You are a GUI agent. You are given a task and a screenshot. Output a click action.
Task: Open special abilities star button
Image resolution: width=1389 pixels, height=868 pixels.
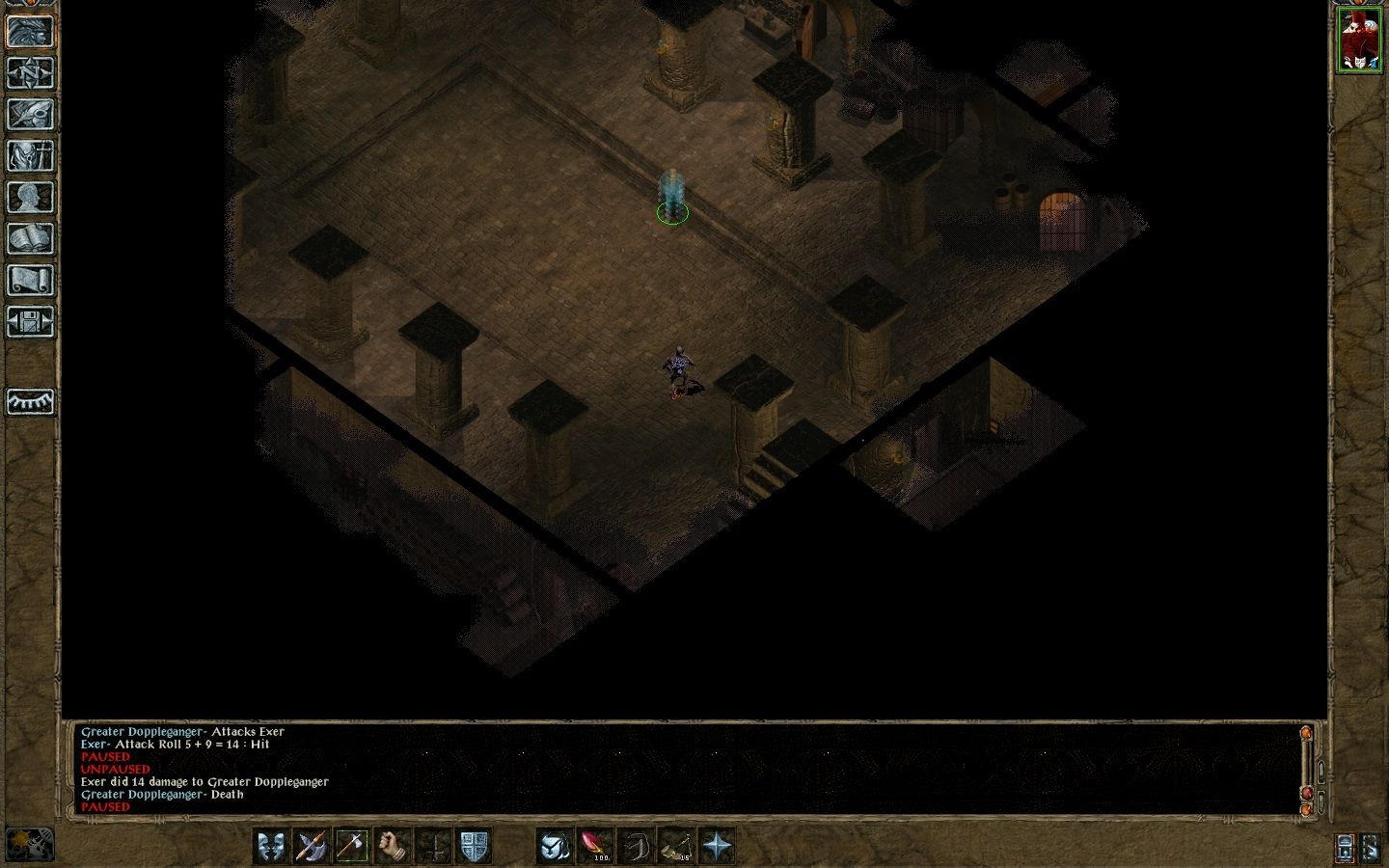pos(717,846)
